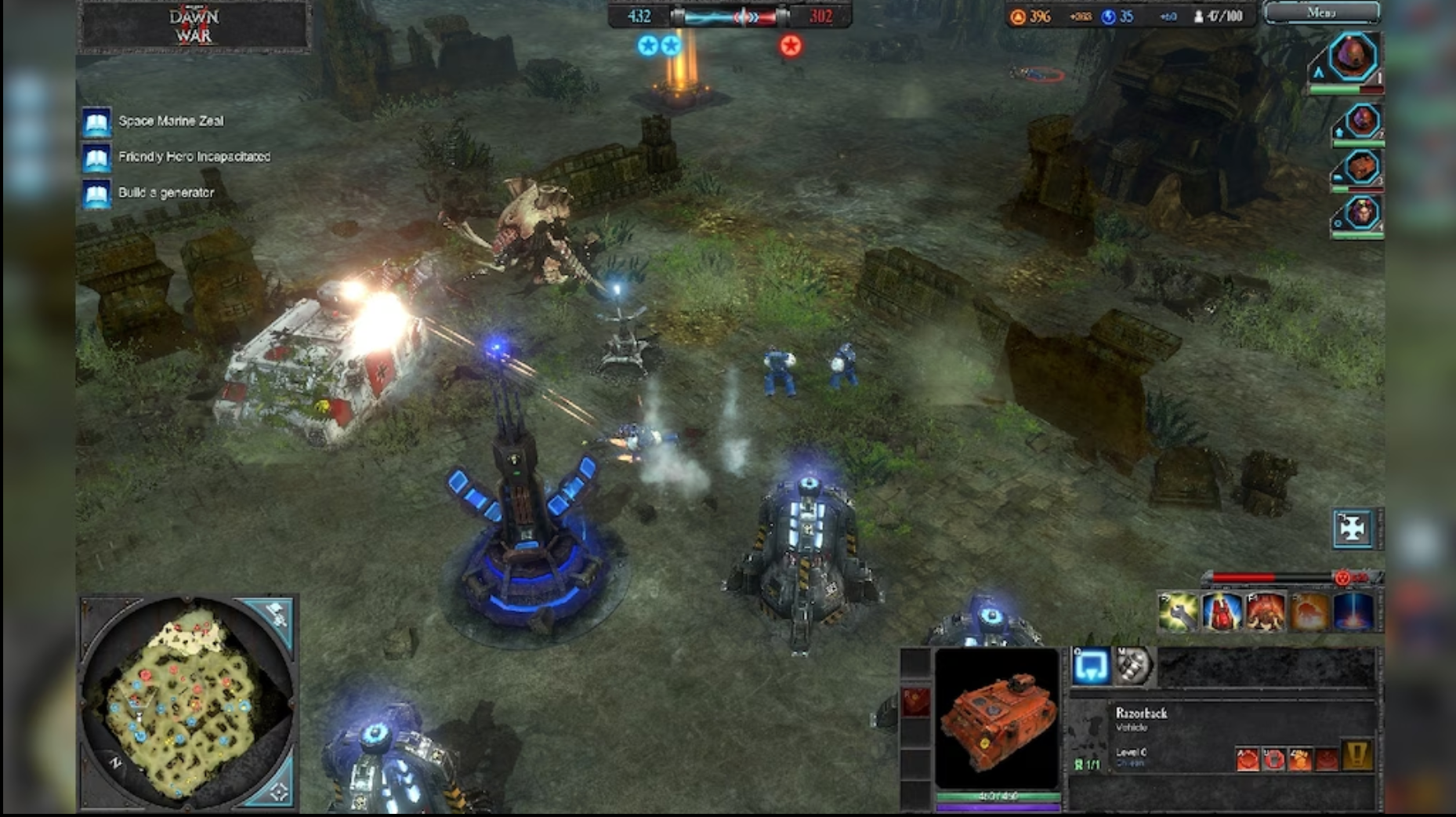
Task: Toggle the blue Hold Position stance button
Action: pyautogui.click(x=1092, y=667)
